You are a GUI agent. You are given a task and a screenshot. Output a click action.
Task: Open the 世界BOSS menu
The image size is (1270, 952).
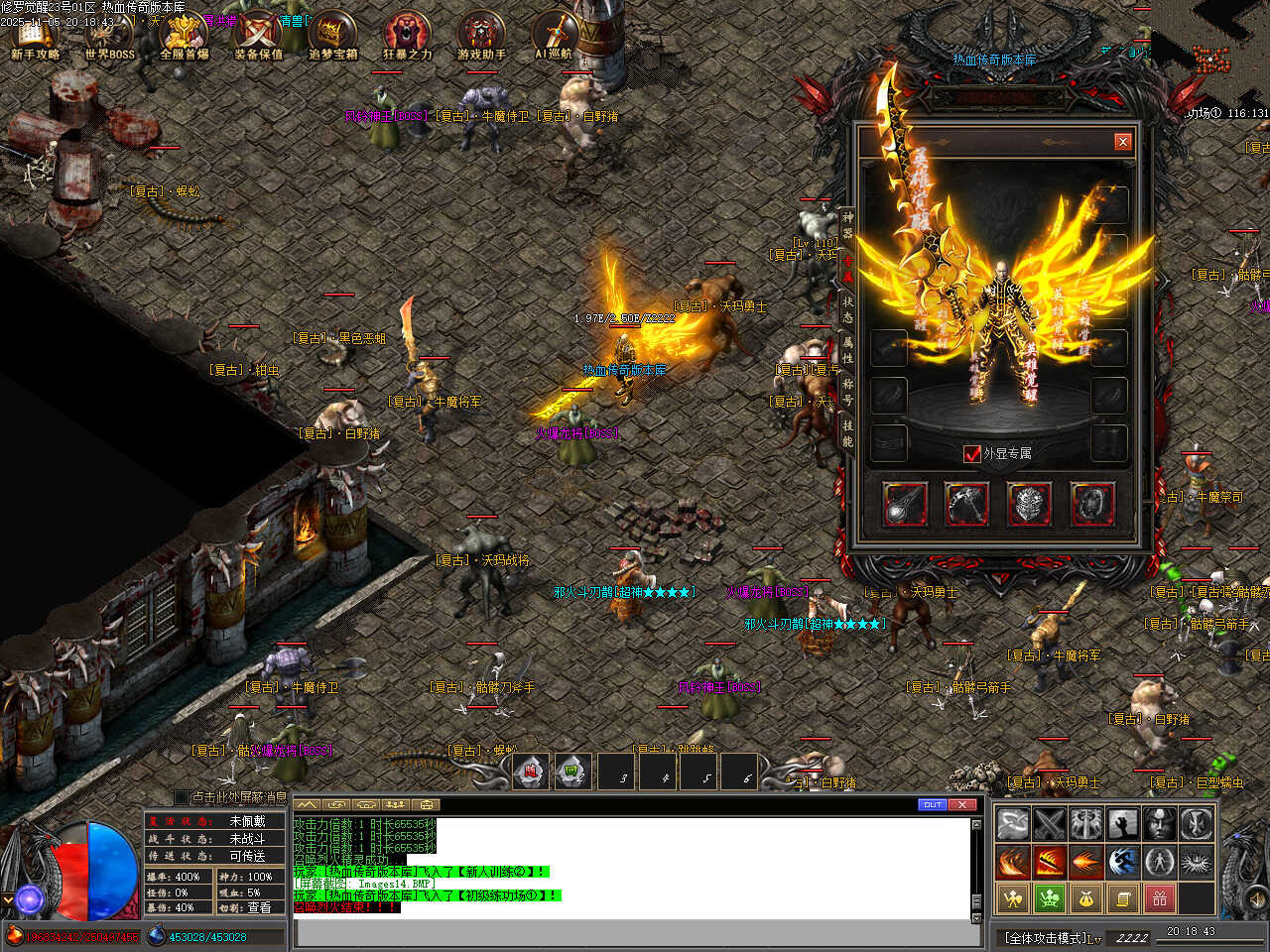(x=109, y=37)
